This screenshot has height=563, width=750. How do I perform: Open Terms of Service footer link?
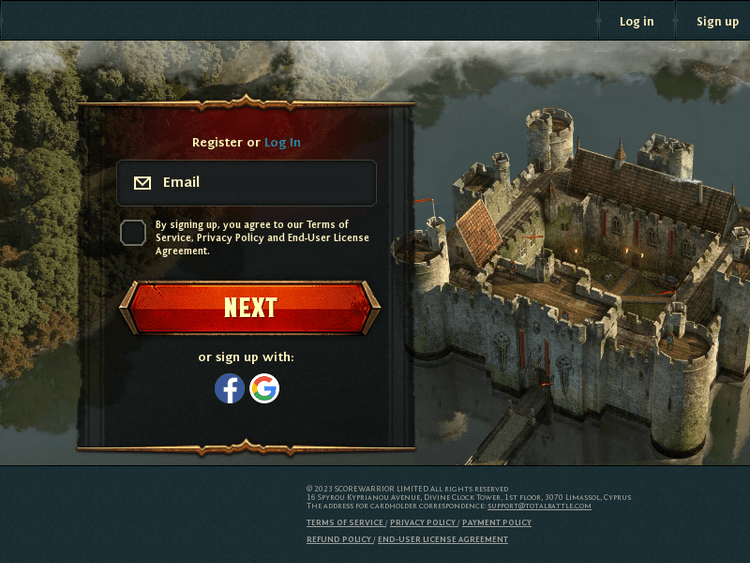[x=345, y=523]
